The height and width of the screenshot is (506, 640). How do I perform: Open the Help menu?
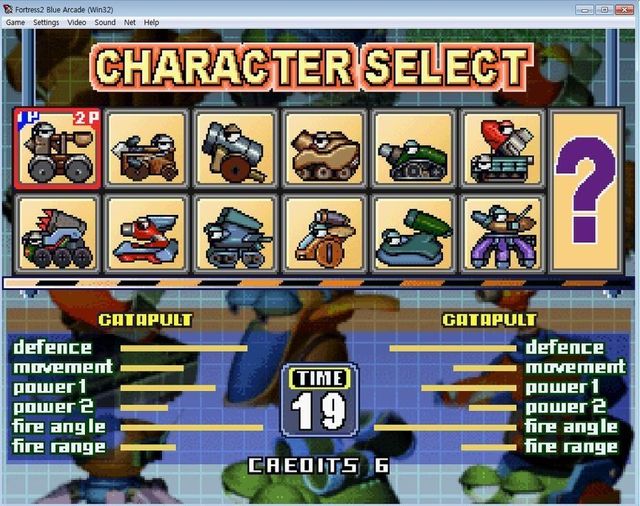tap(151, 22)
